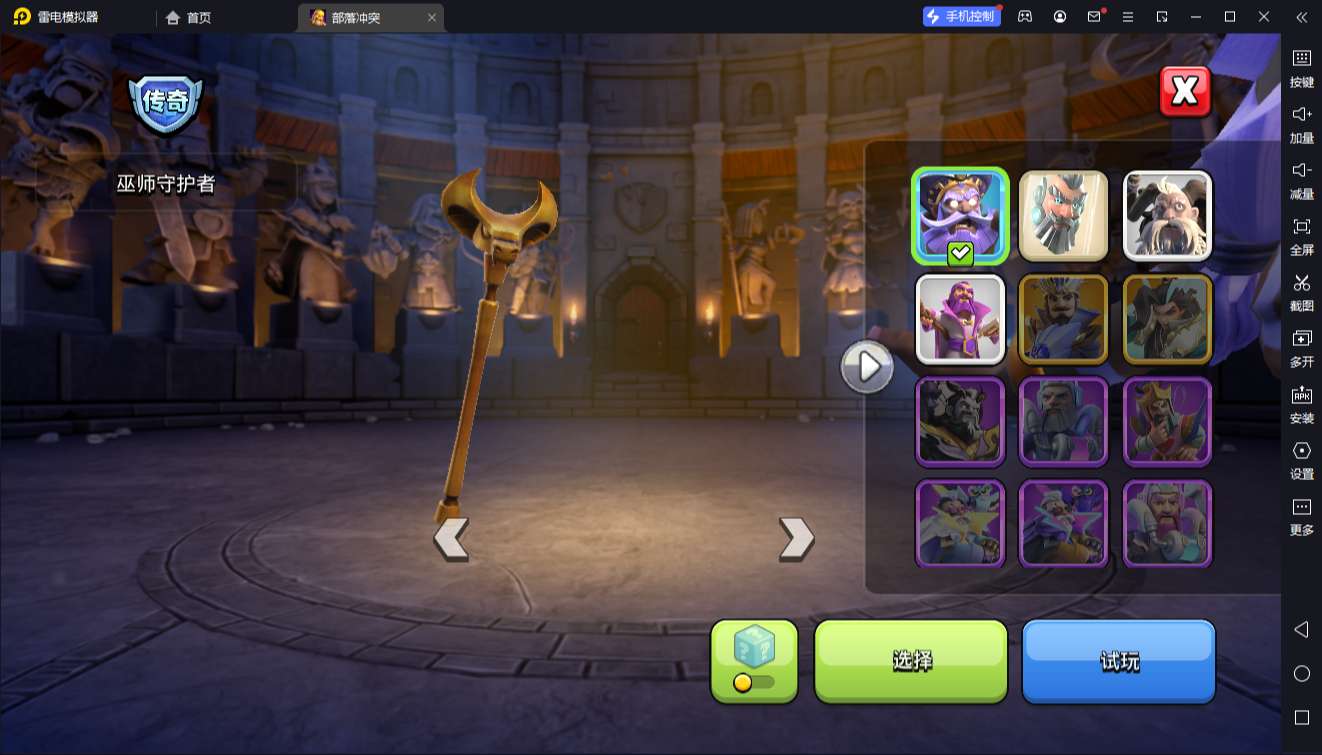The height and width of the screenshot is (755, 1322).
Task: Select the checked purple wizard-hat warden skin
Action: (960, 216)
